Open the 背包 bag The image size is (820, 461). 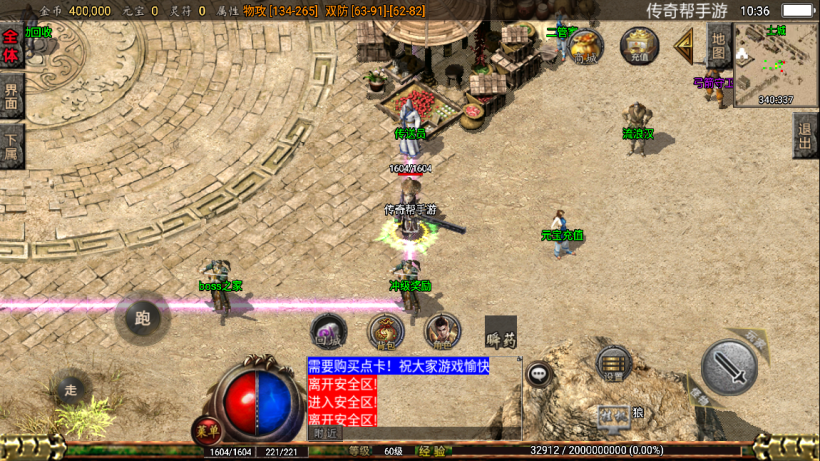[385, 331]
